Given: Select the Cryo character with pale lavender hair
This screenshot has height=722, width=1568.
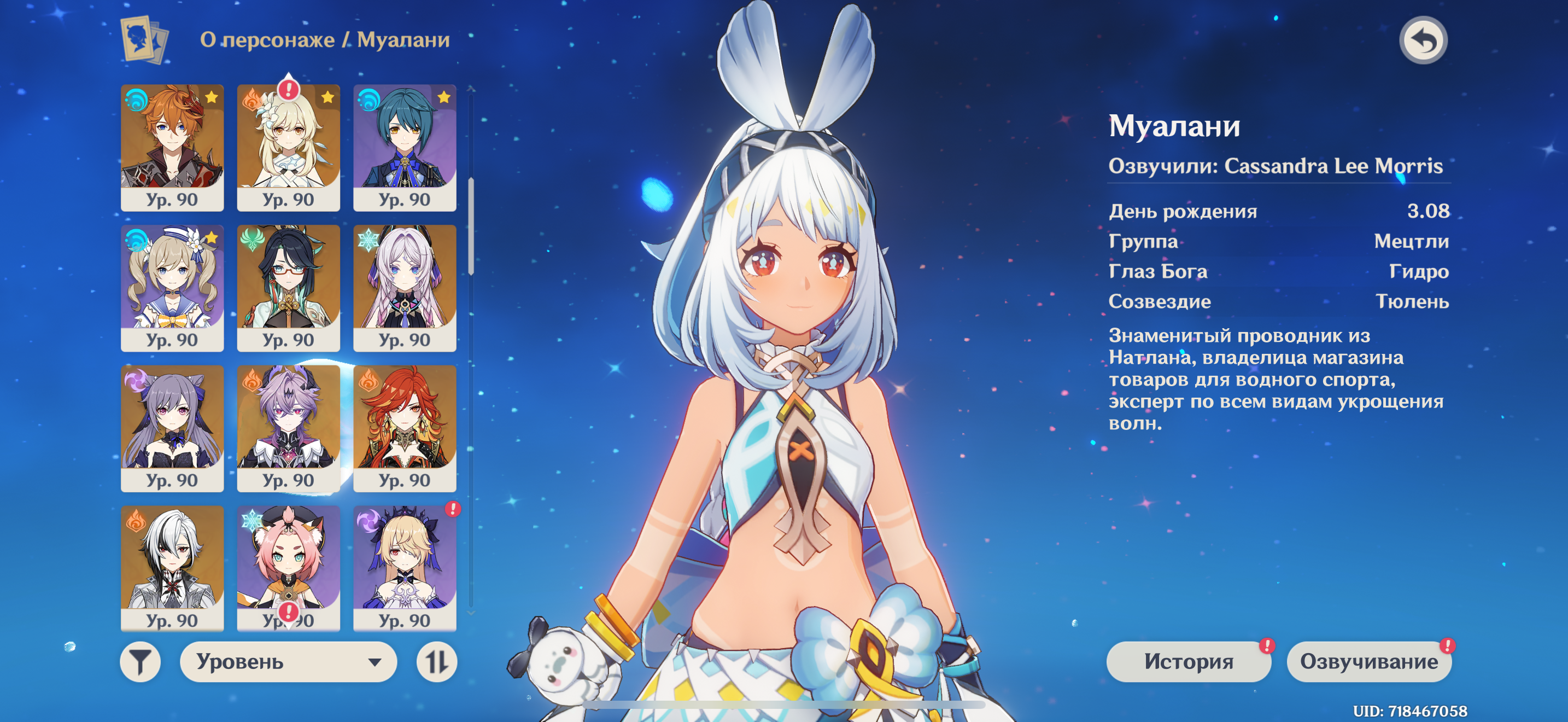Looking at the screenshot, I should pos(405,287).
